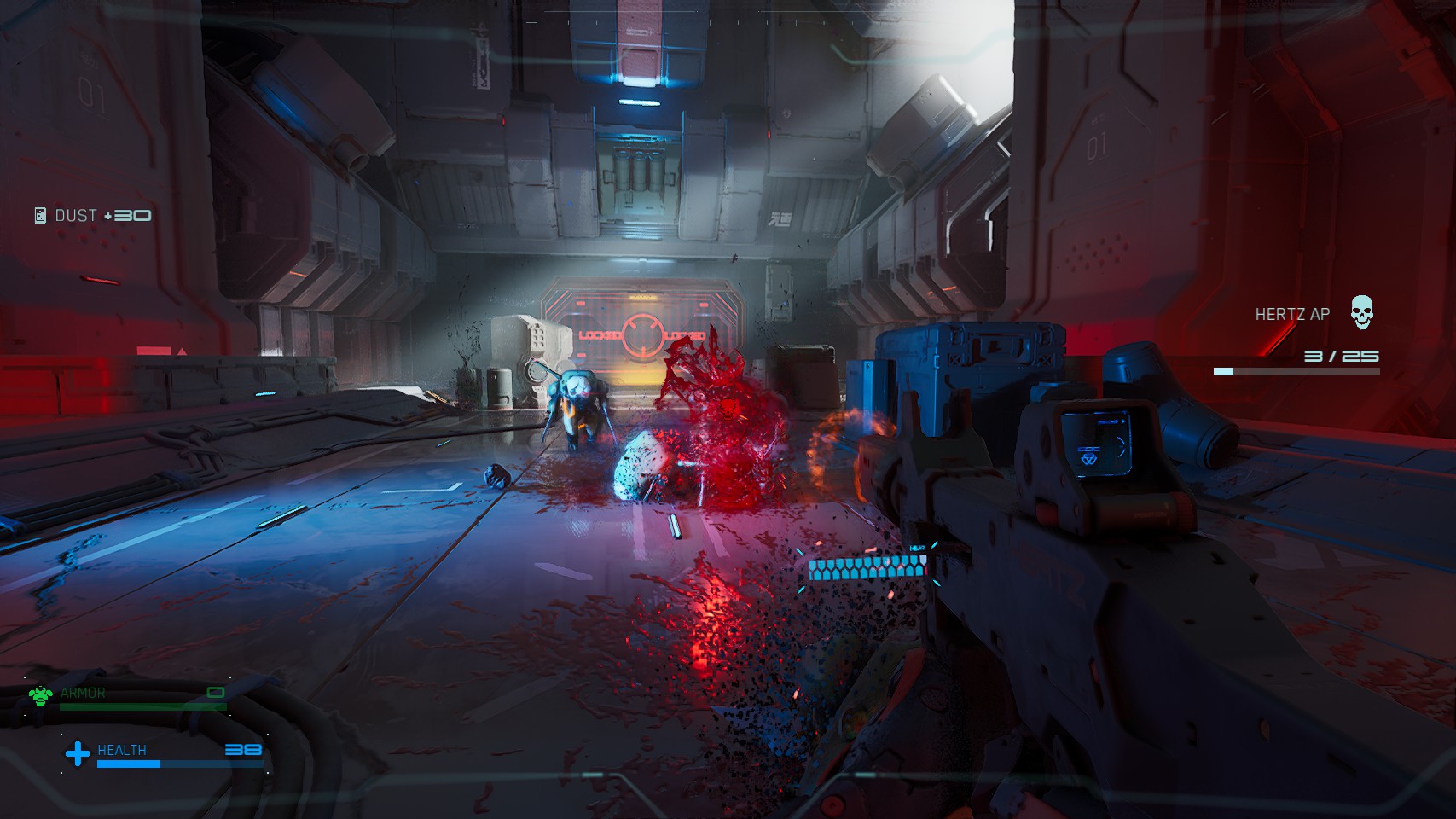This screenshot has height=819, width=1456.
Task: Select the green armor icon
Action: coord(40,696)
